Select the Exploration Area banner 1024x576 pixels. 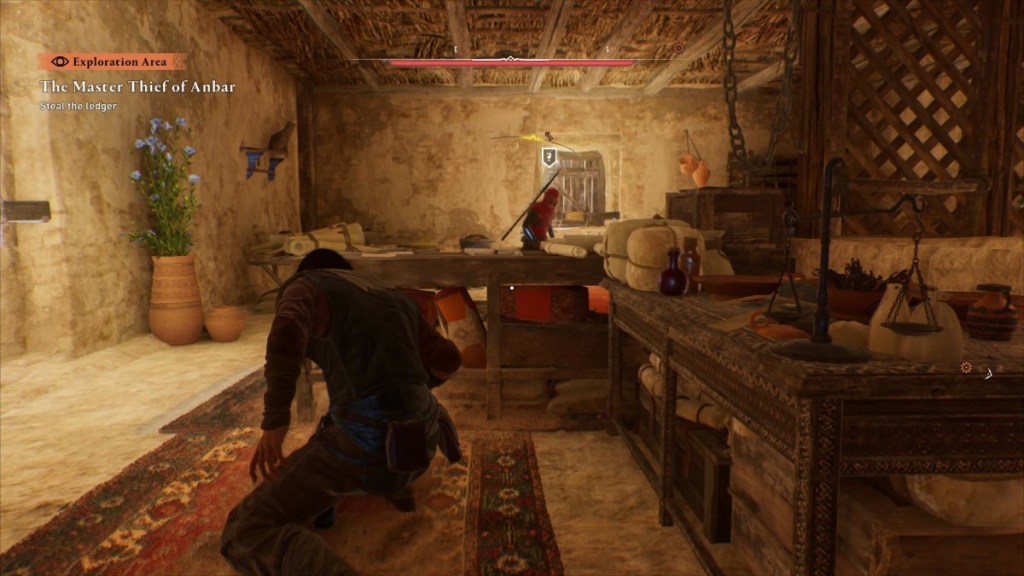(x=112, y=61)
